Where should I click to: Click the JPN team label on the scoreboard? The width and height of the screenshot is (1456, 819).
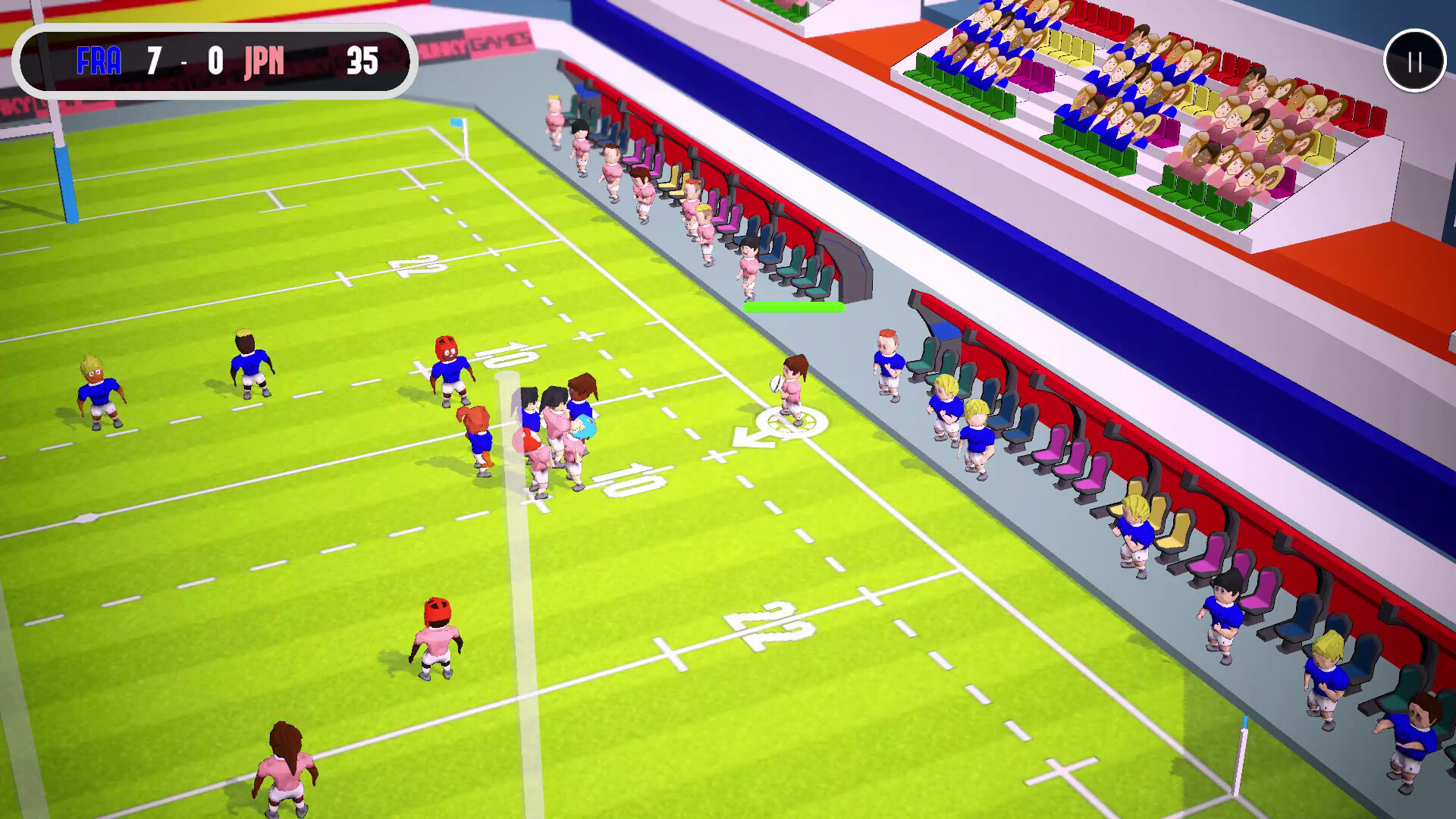click(263, 64)
